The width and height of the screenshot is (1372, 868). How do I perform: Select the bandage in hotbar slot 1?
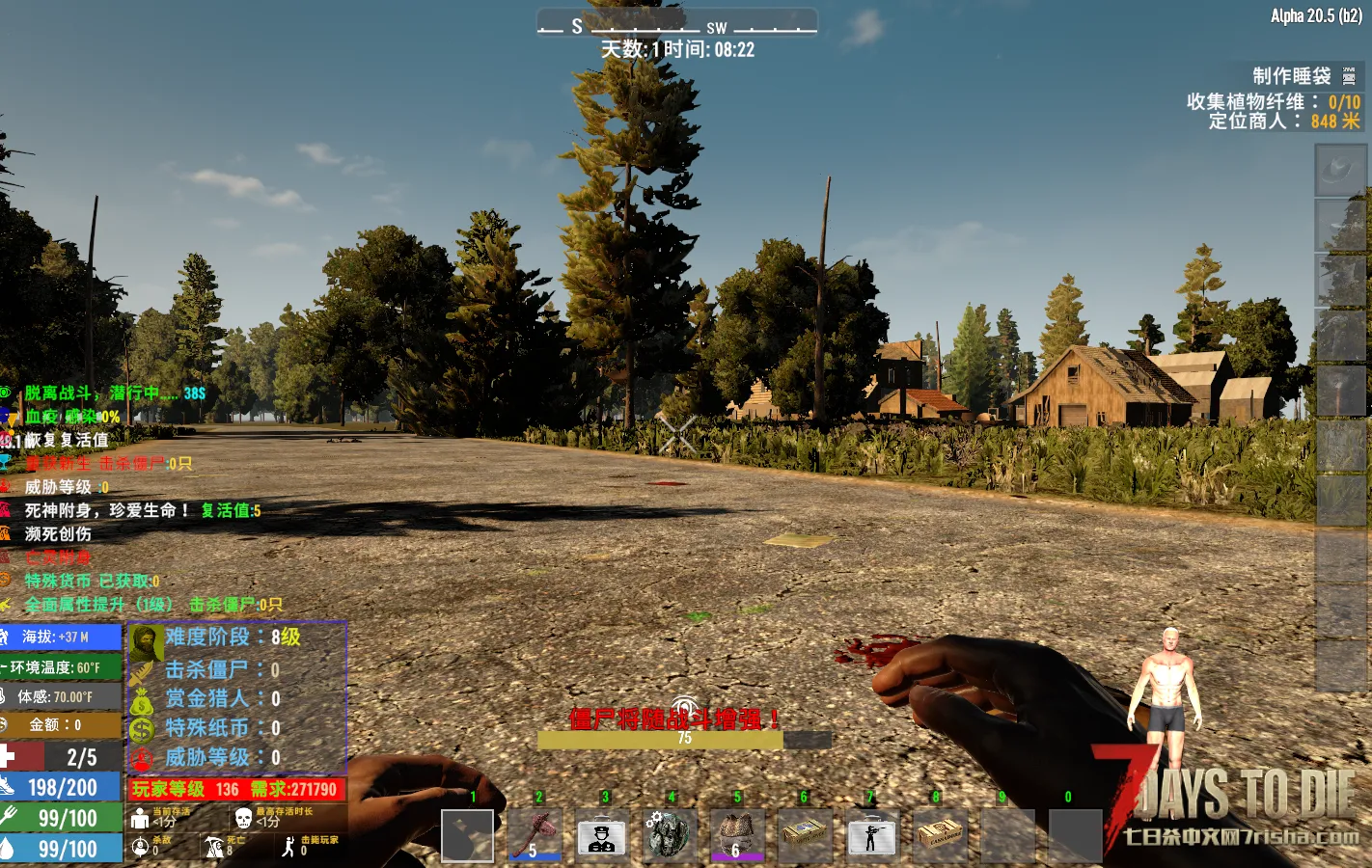pos(468,835)
